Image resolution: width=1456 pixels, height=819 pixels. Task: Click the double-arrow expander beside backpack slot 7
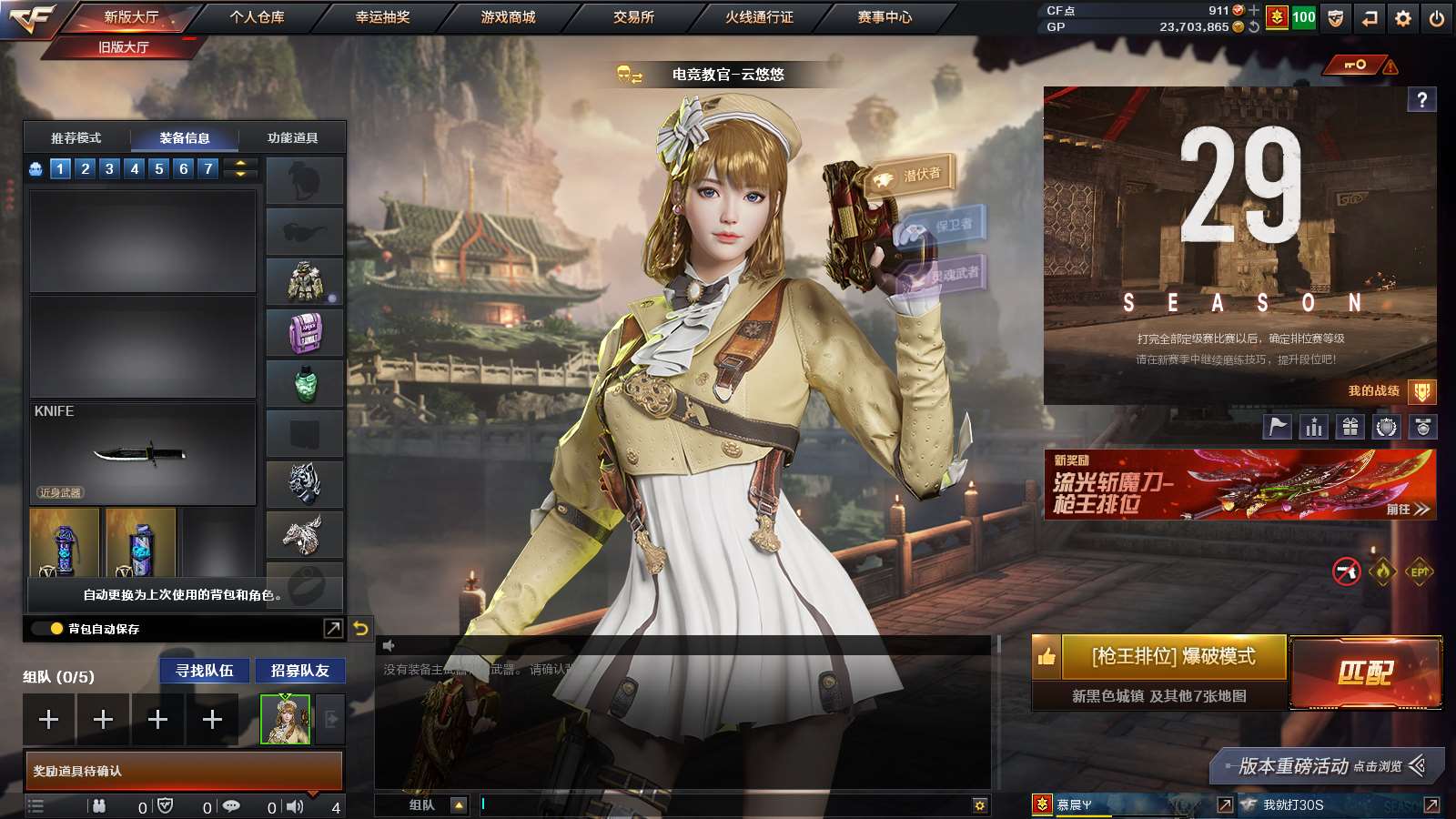click(x=238, y=168)
